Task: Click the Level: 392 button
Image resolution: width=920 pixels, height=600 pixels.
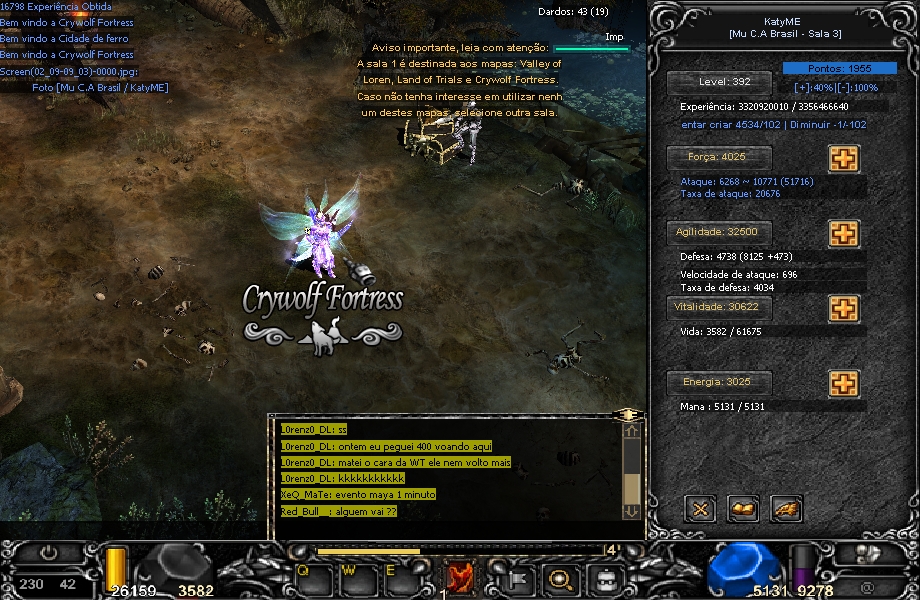Action: (x=720, y=83)
